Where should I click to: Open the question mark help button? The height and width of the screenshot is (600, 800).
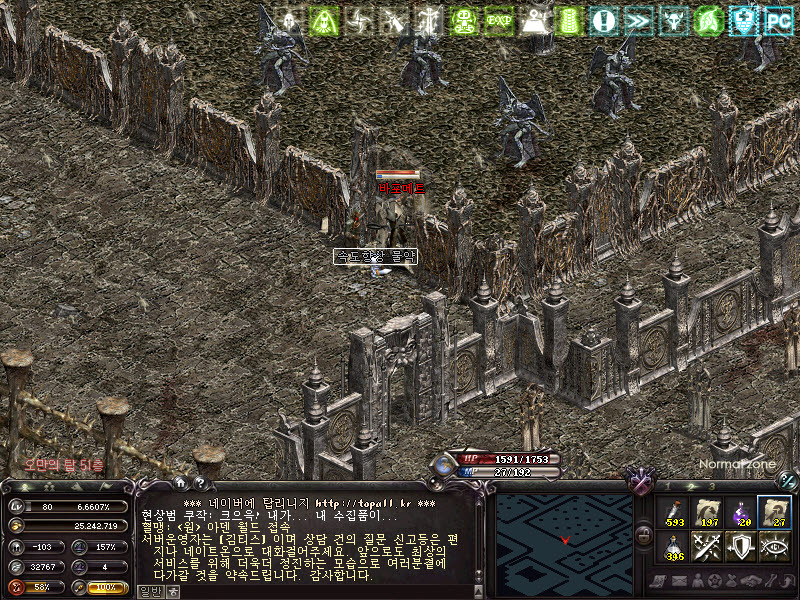tap(201, 483)
